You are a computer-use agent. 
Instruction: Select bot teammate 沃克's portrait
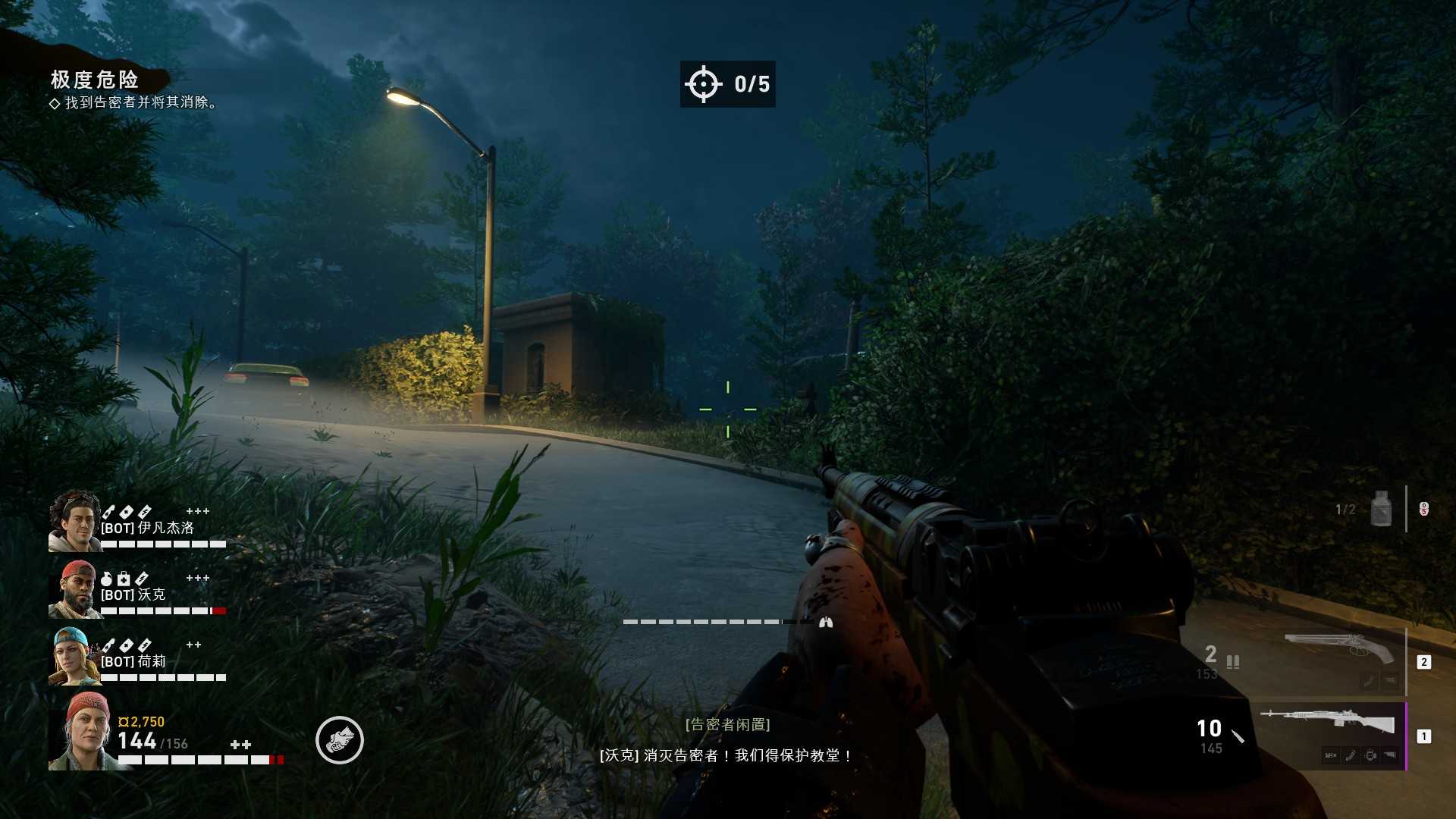pos(74,589)
